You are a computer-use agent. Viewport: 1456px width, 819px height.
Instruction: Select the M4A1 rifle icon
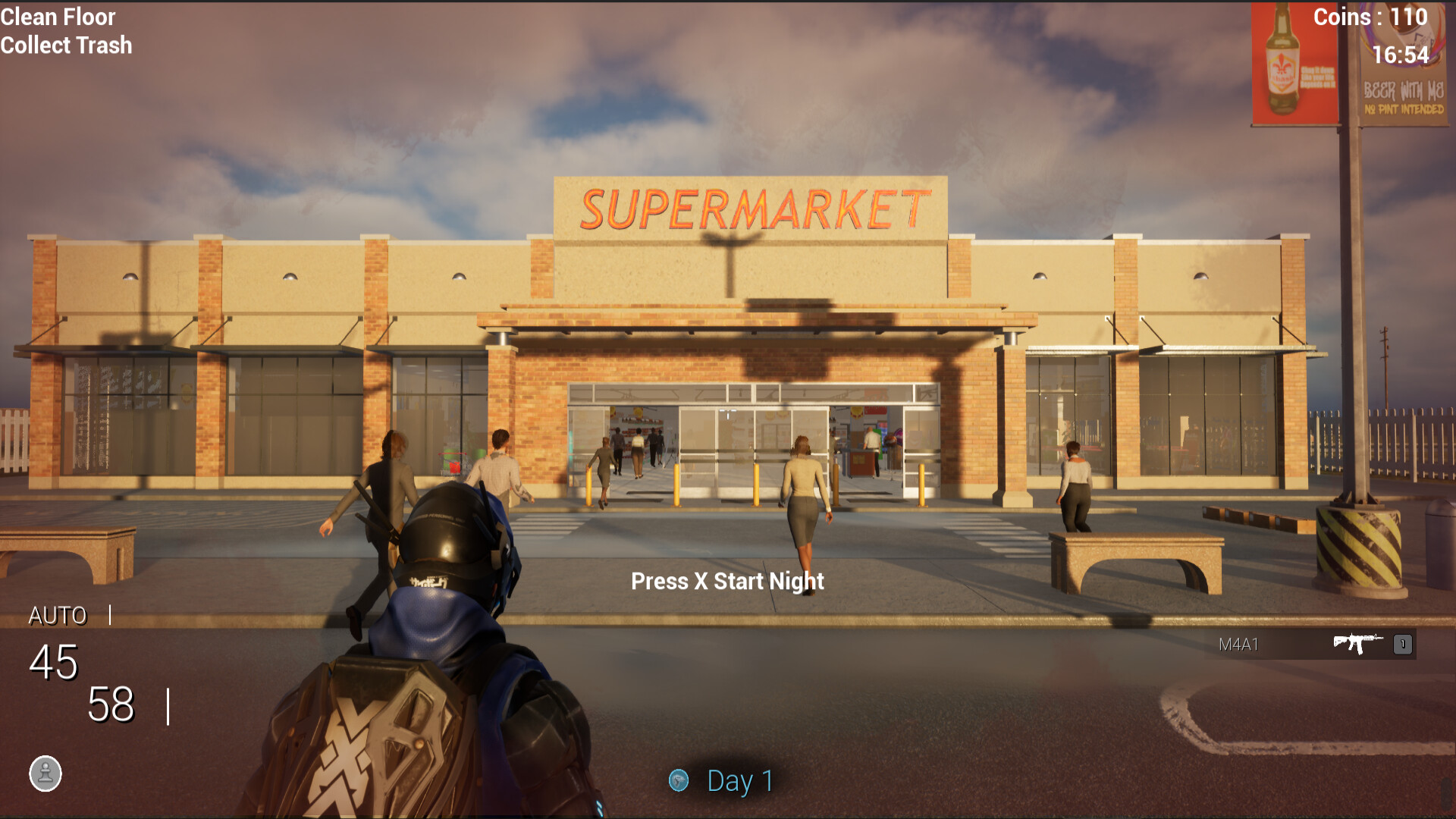point(1357,645)
